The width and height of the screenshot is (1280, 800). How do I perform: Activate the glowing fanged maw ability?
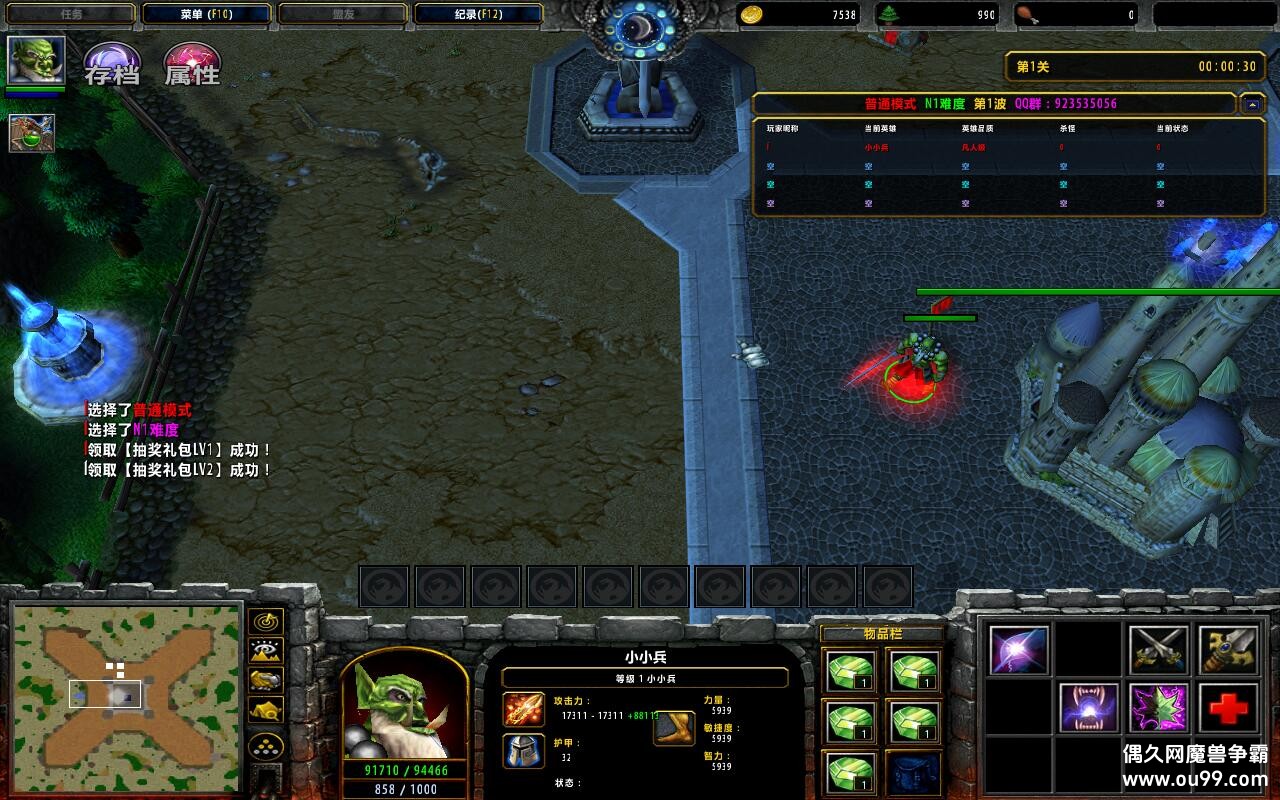[1089, 708]
